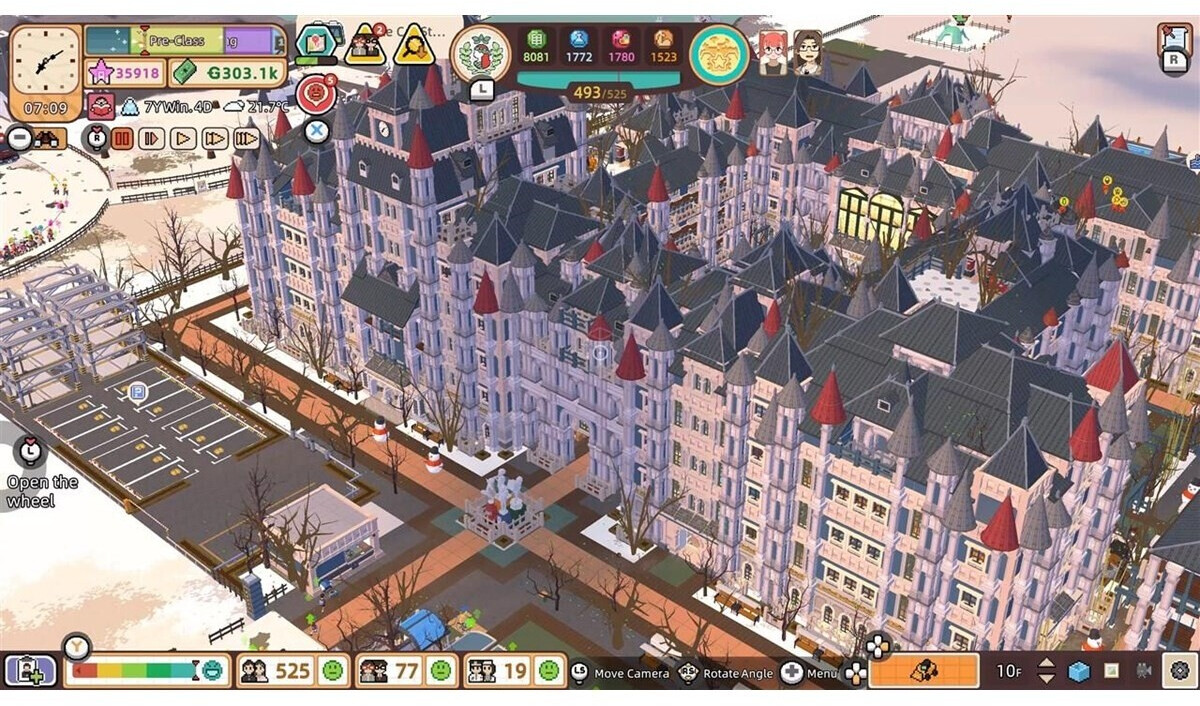Select the gold star medallion icon
The image size is (1200, 706).
(x=719, y=54)
